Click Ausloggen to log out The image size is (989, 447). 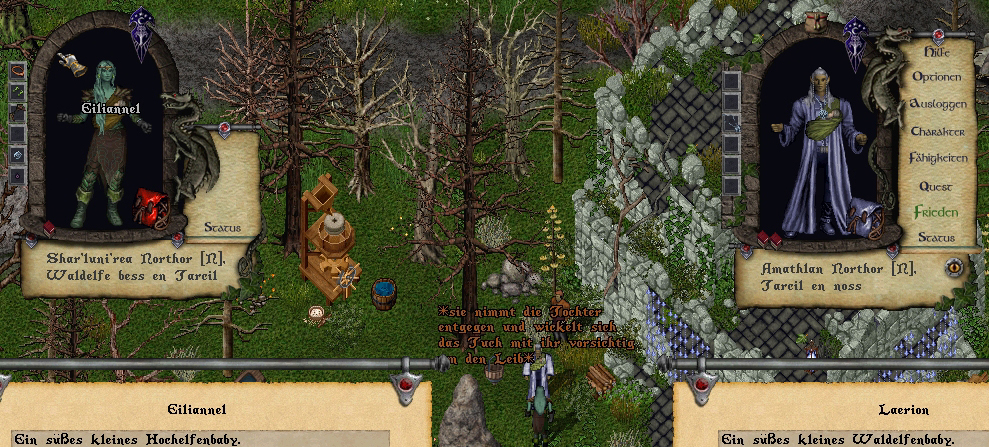pyautogui.click(x=937, y=104)
